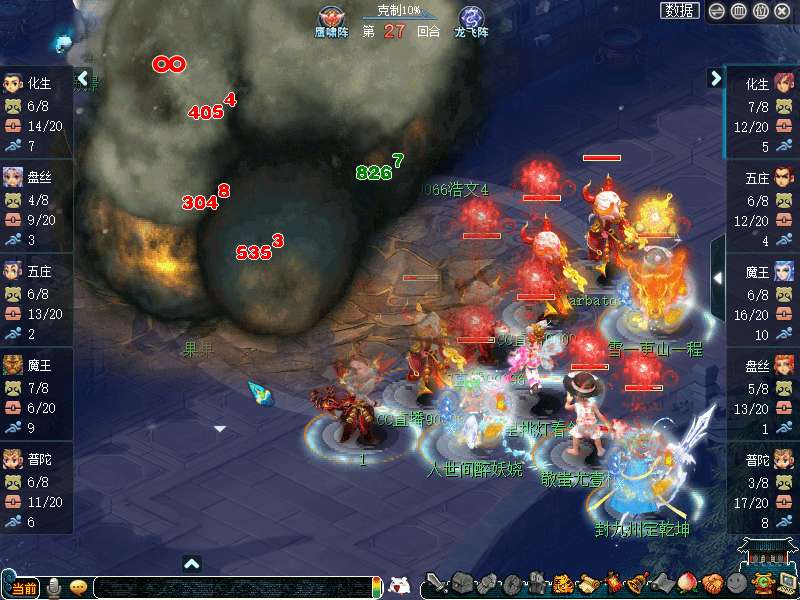Viewport: 800px width, 600px height.
Task: Collapse the right team panel with its arrow
Action: coord(716,77)
